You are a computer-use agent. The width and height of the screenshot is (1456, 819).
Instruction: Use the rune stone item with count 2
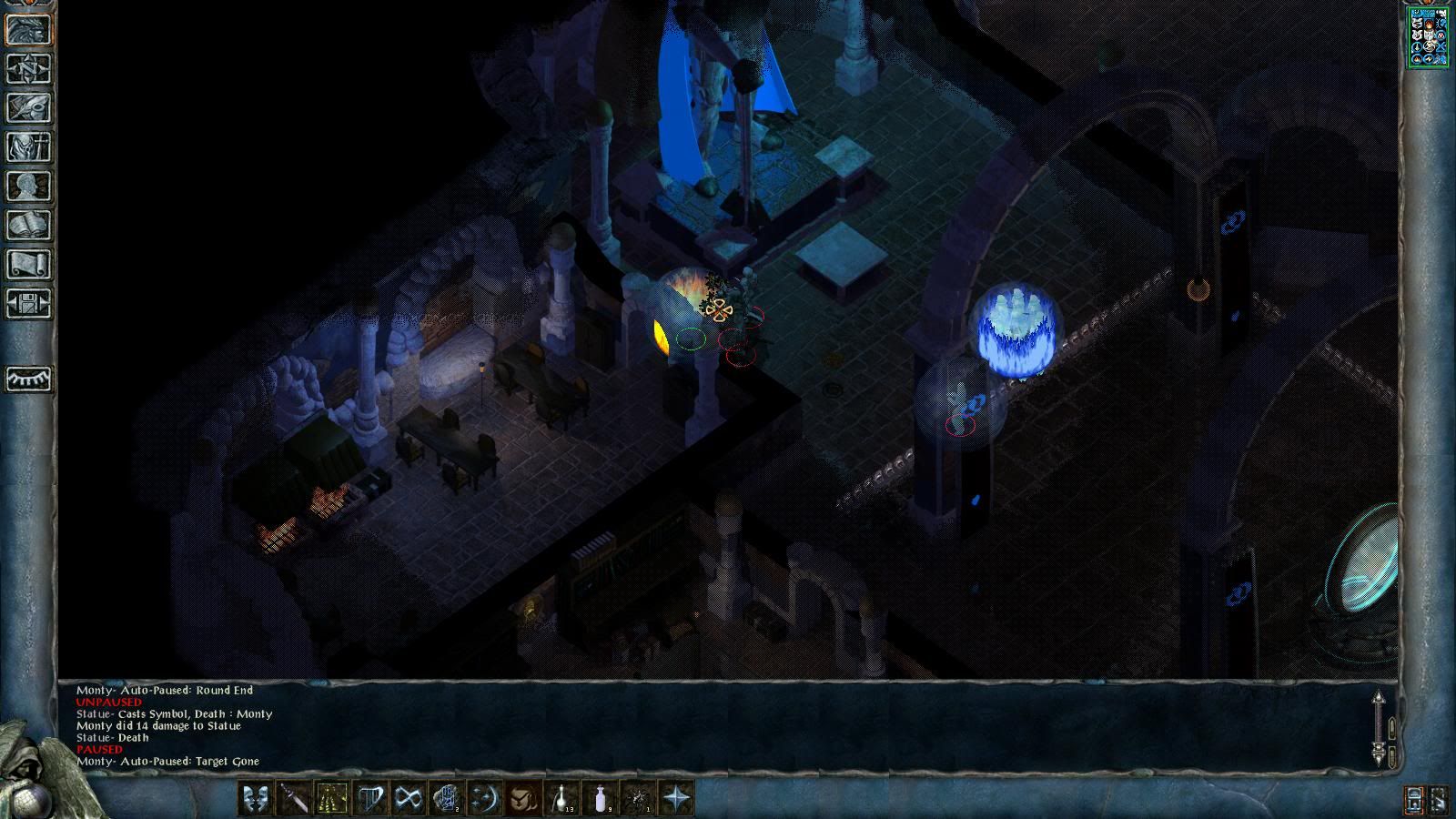[446, 799]
